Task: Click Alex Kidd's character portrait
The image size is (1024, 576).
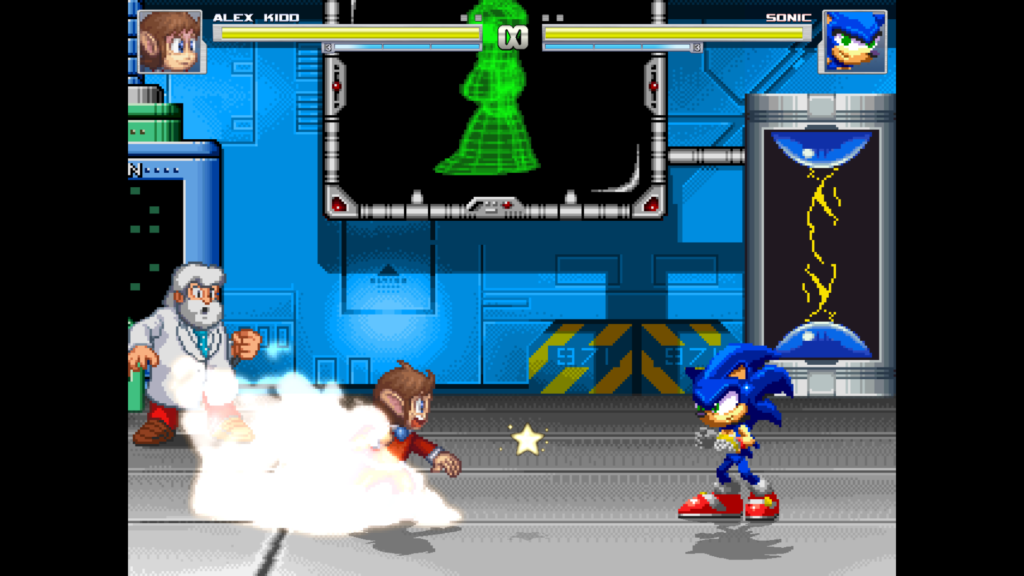Action: point(169,41)
